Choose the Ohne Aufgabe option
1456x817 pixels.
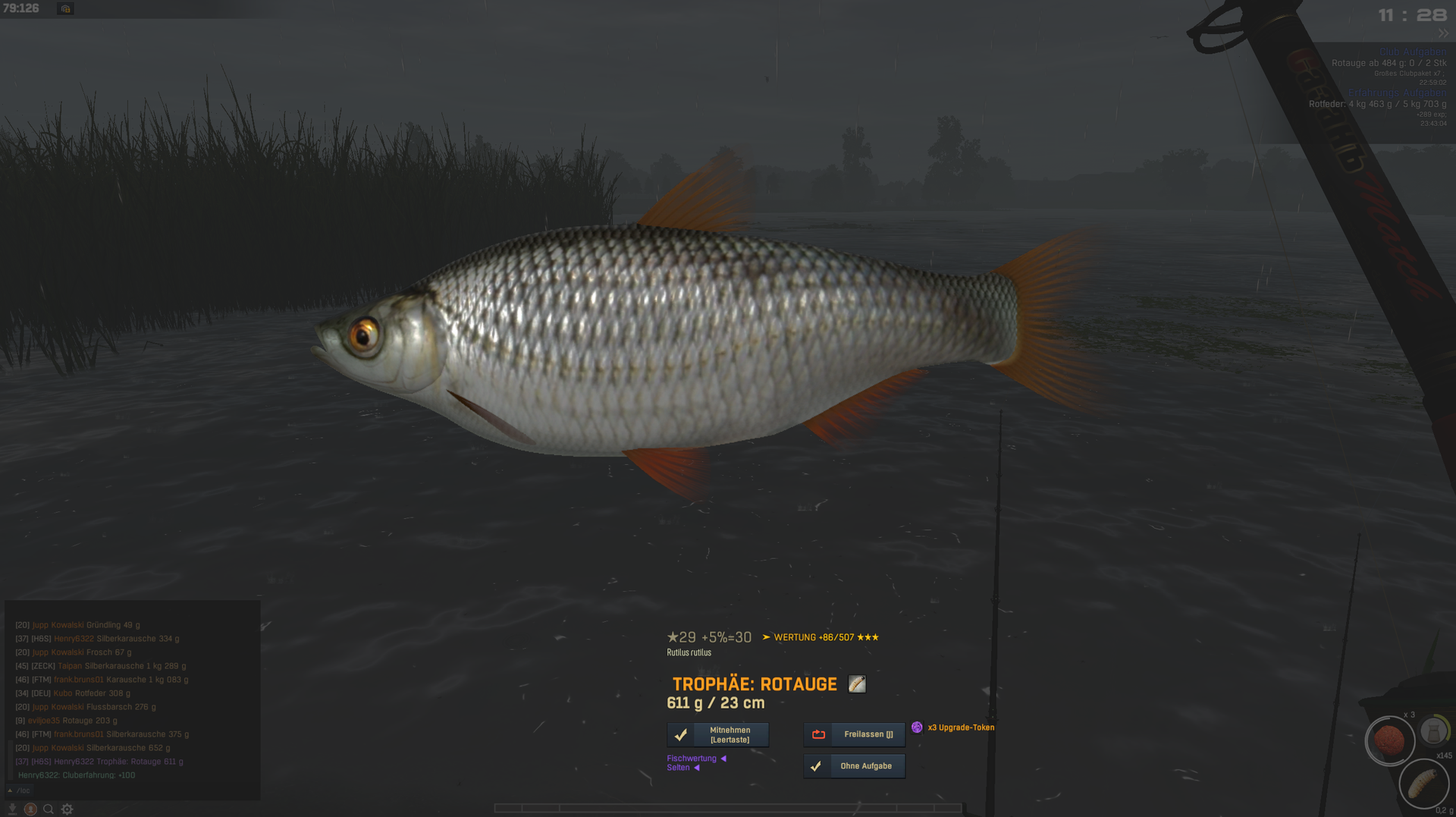click(x=854, y=766)
